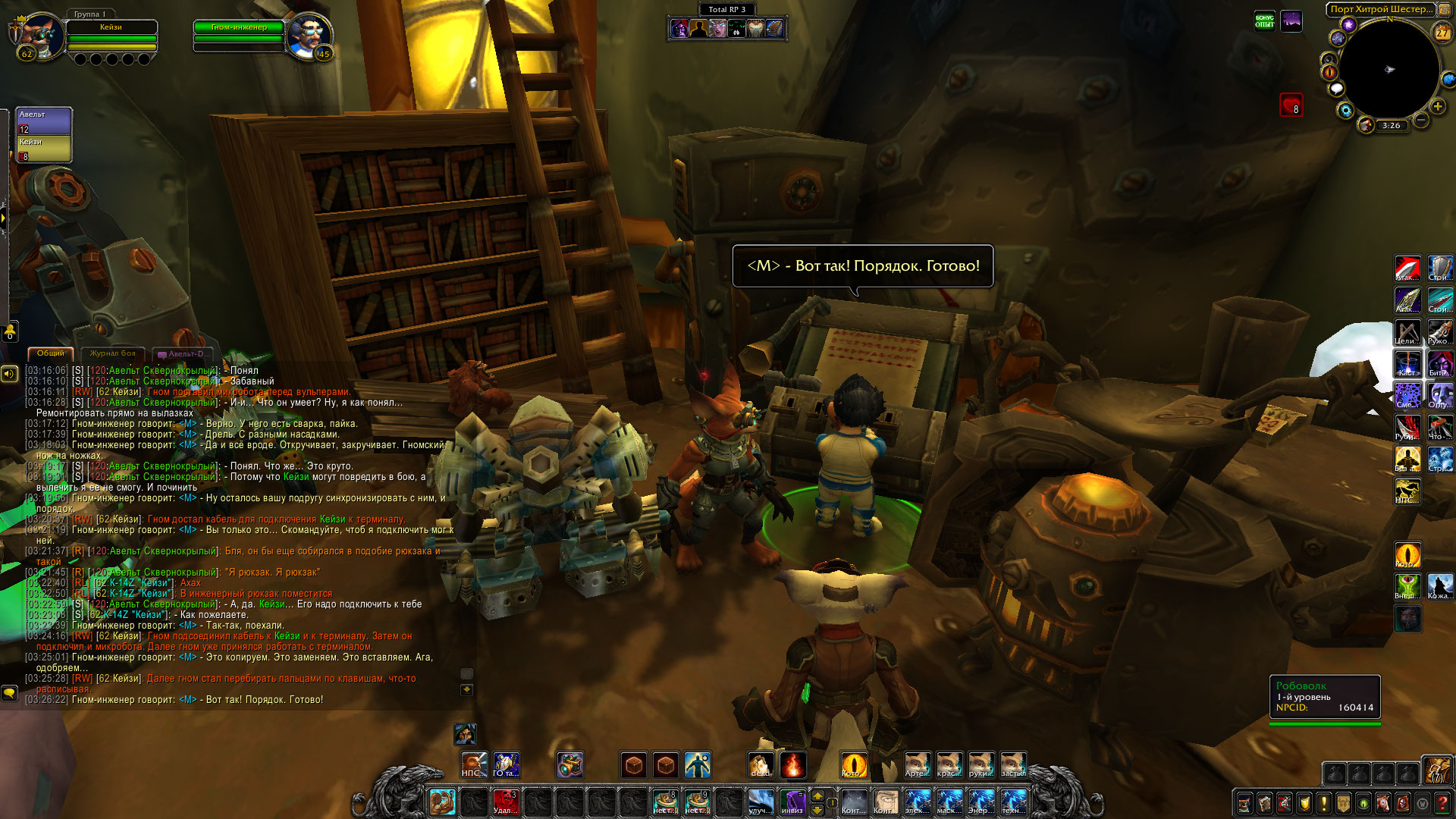
Task: Switch to the Журнал боя chat tab
Action: [x=112, y=353]
